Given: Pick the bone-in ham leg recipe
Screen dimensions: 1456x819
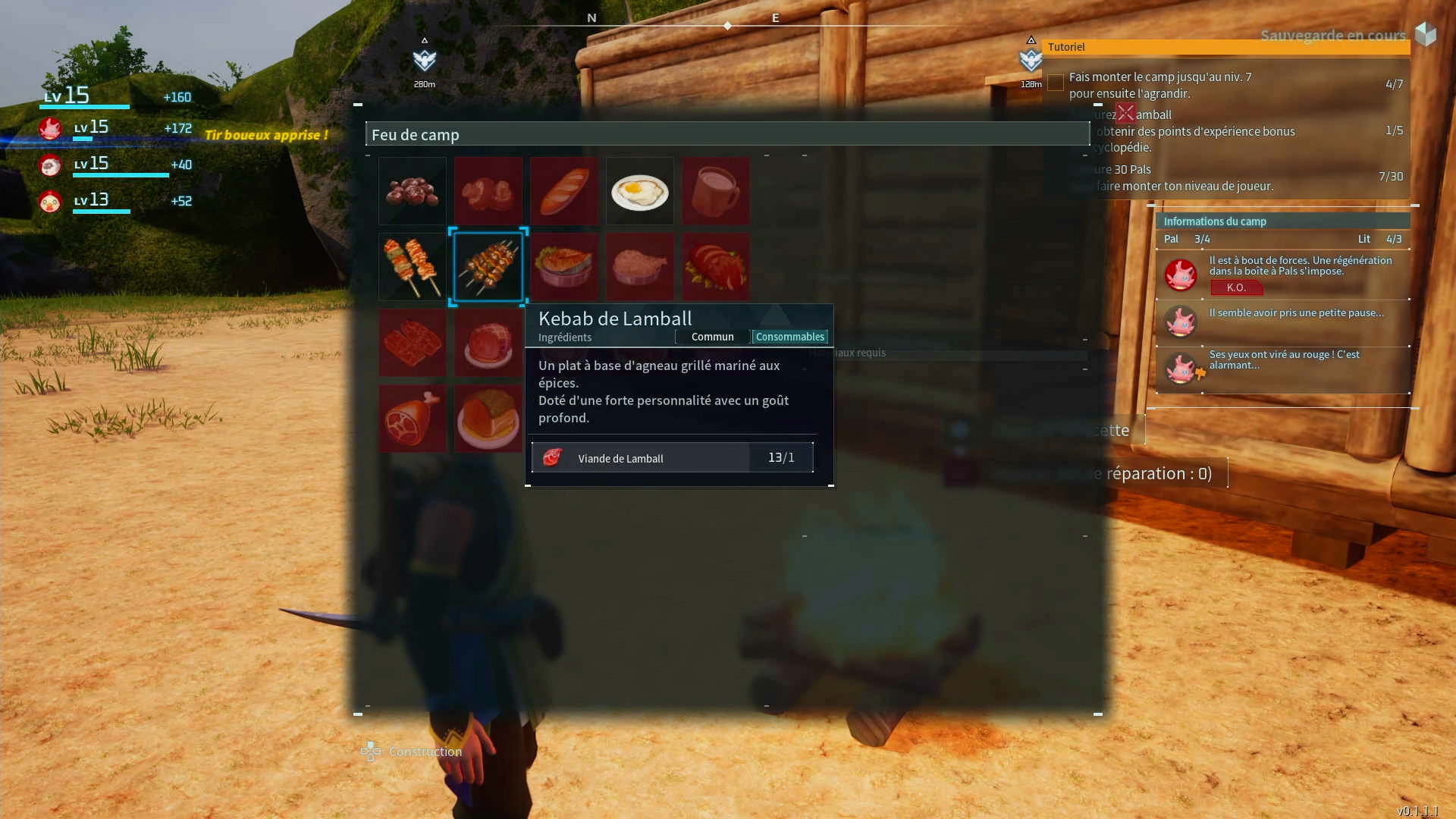Looking at the screenshot, I should 412,419.
